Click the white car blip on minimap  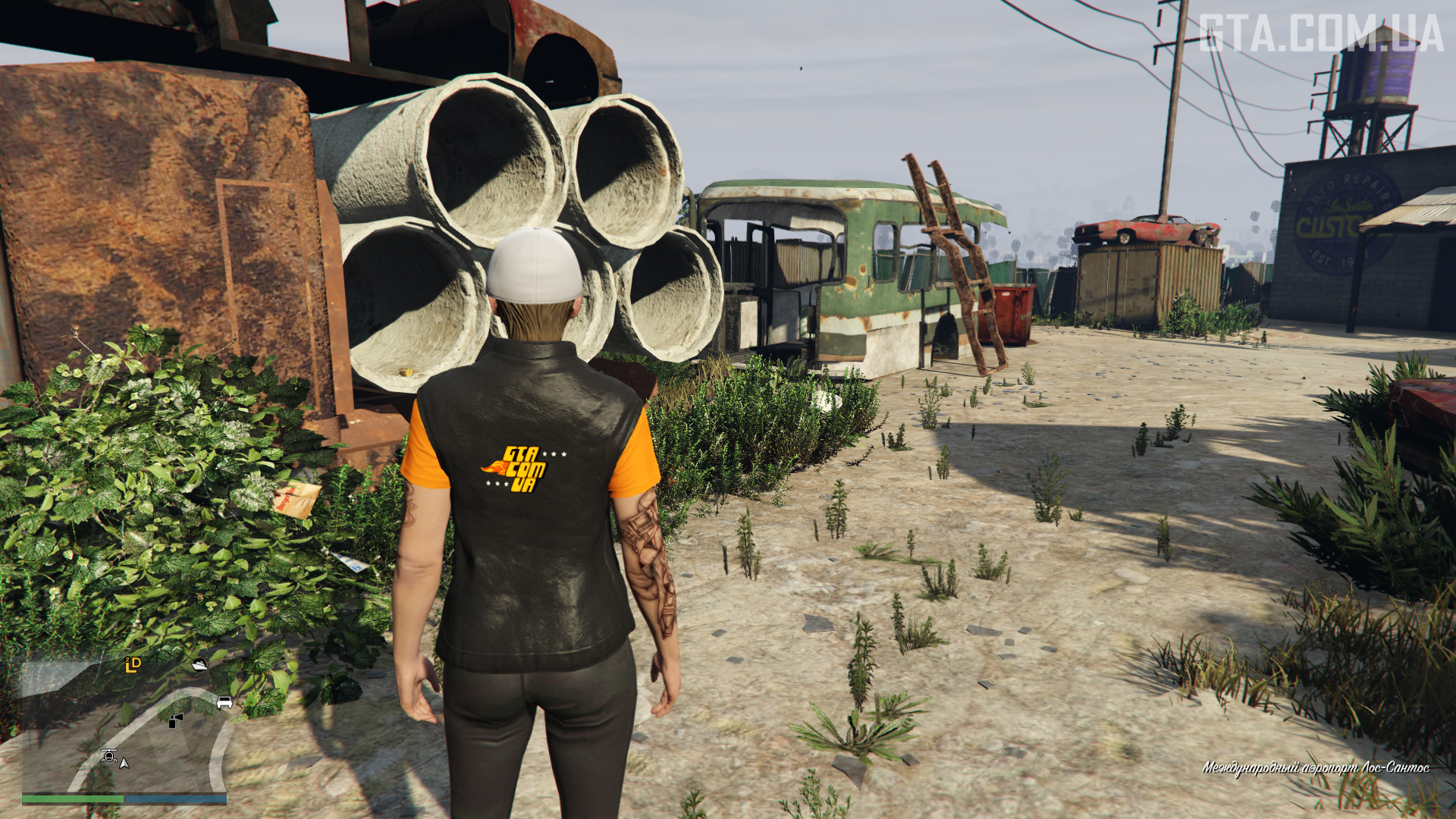click(224, 702)
